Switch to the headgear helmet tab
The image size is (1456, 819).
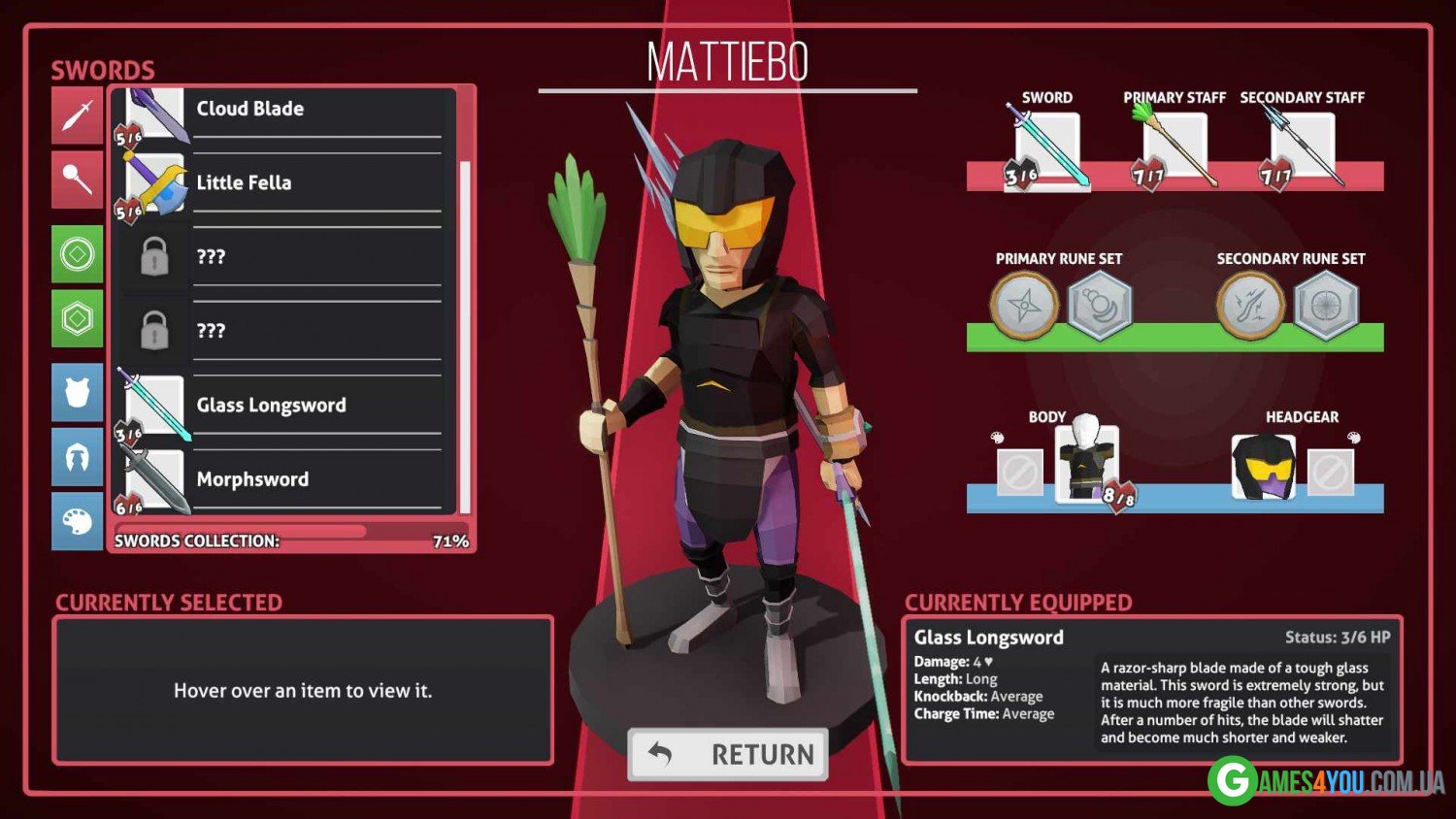click(77, 456)
